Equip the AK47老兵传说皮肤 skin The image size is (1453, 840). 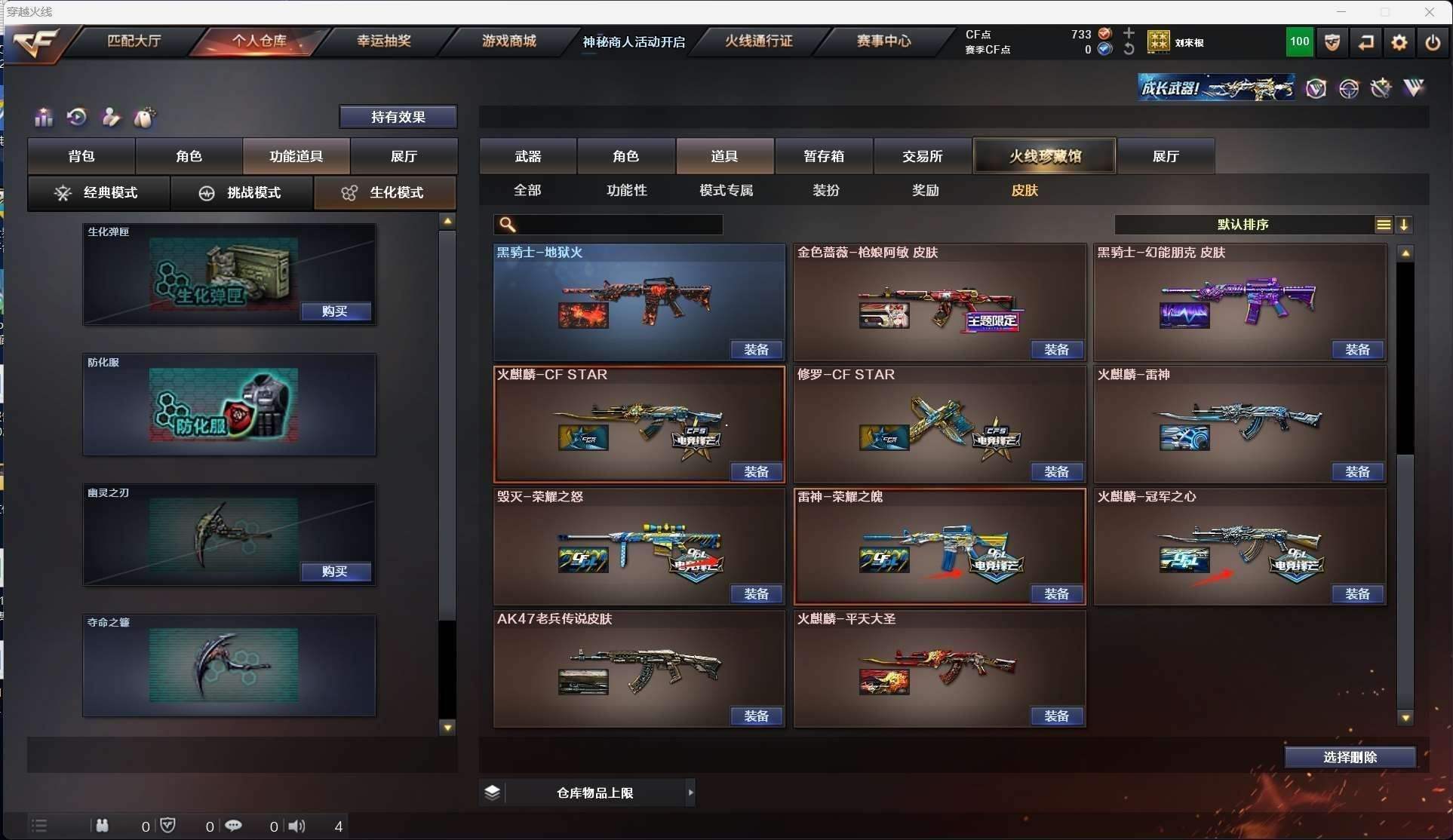pos(756,716)
